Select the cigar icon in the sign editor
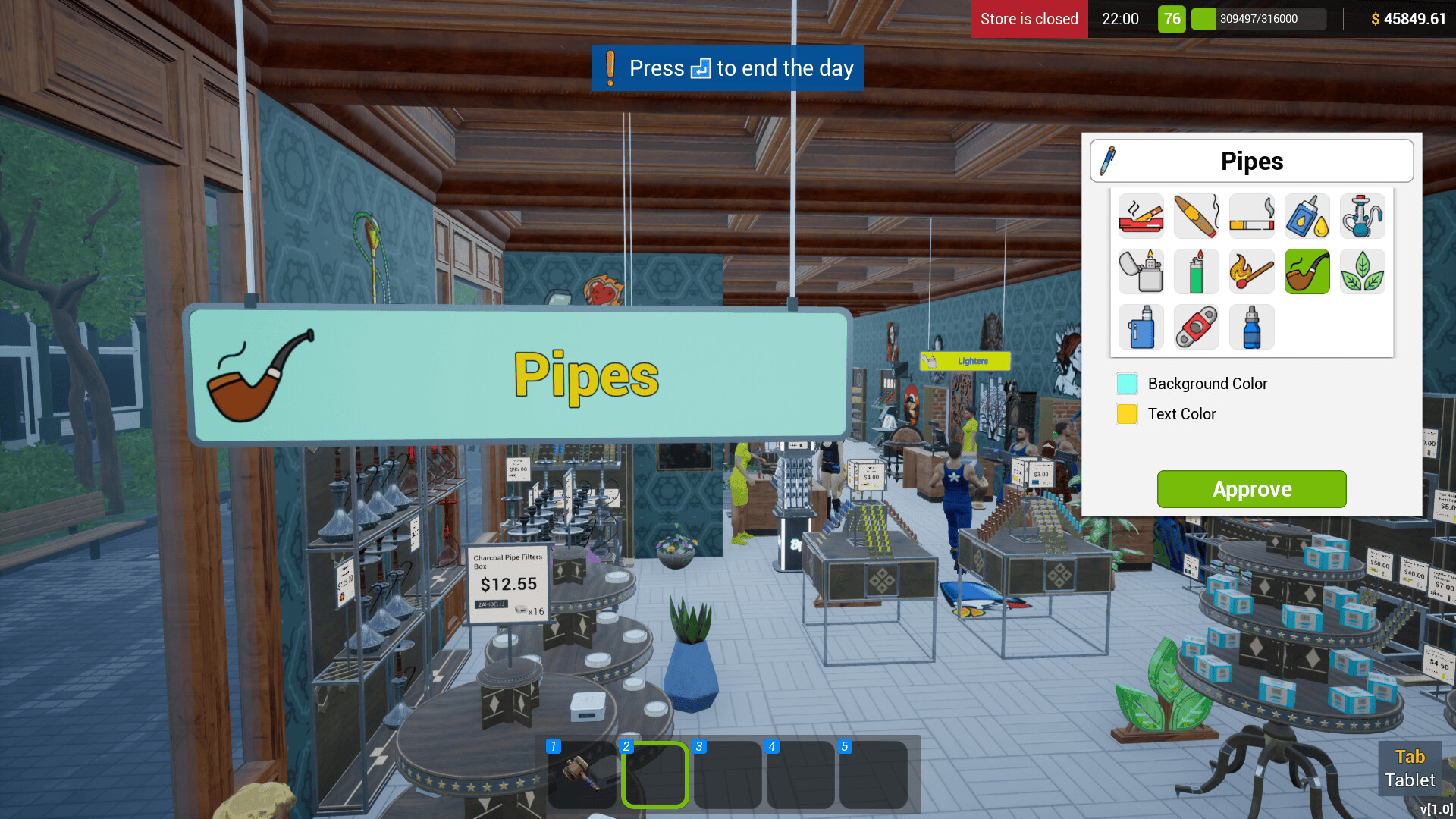The width and height of the screenshot is (1456, 819). pos(1196,216)
